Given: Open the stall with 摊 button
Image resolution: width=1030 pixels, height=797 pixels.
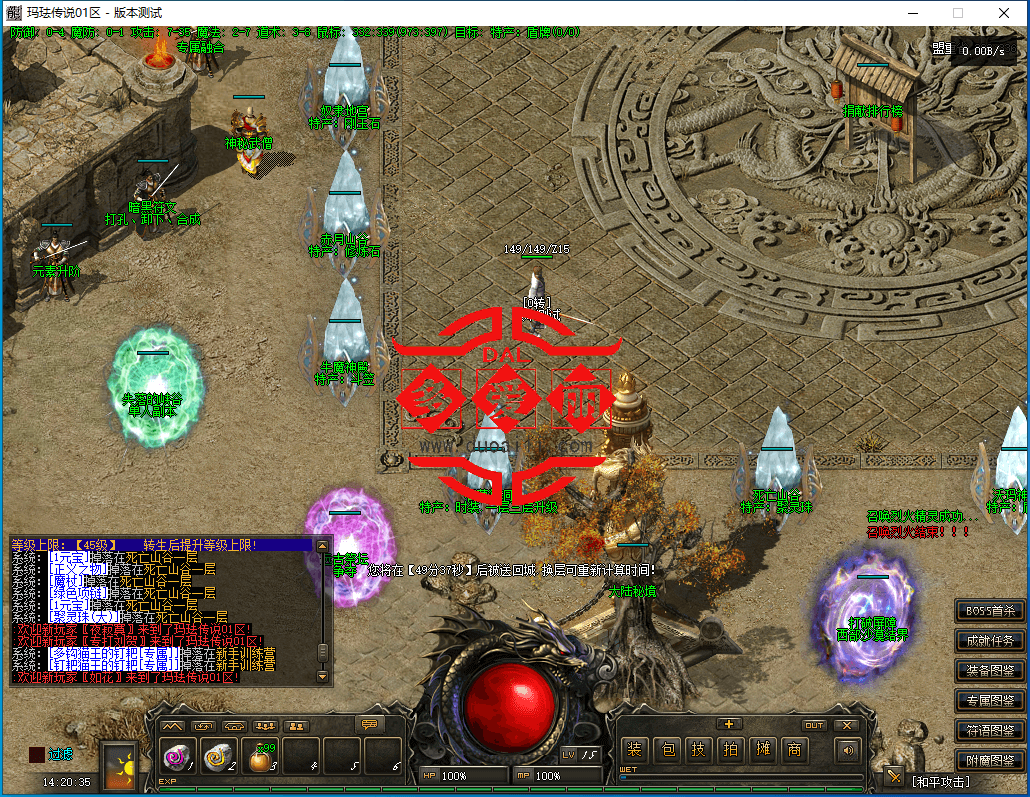Looking at the screenshot, I should 763,750.
